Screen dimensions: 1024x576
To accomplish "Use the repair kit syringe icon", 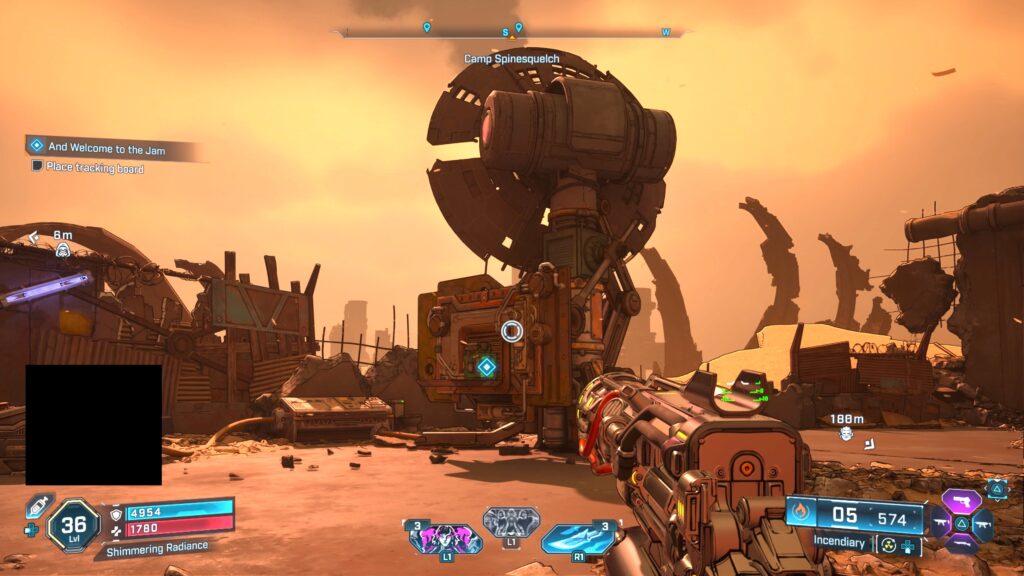I will (36, 505).
